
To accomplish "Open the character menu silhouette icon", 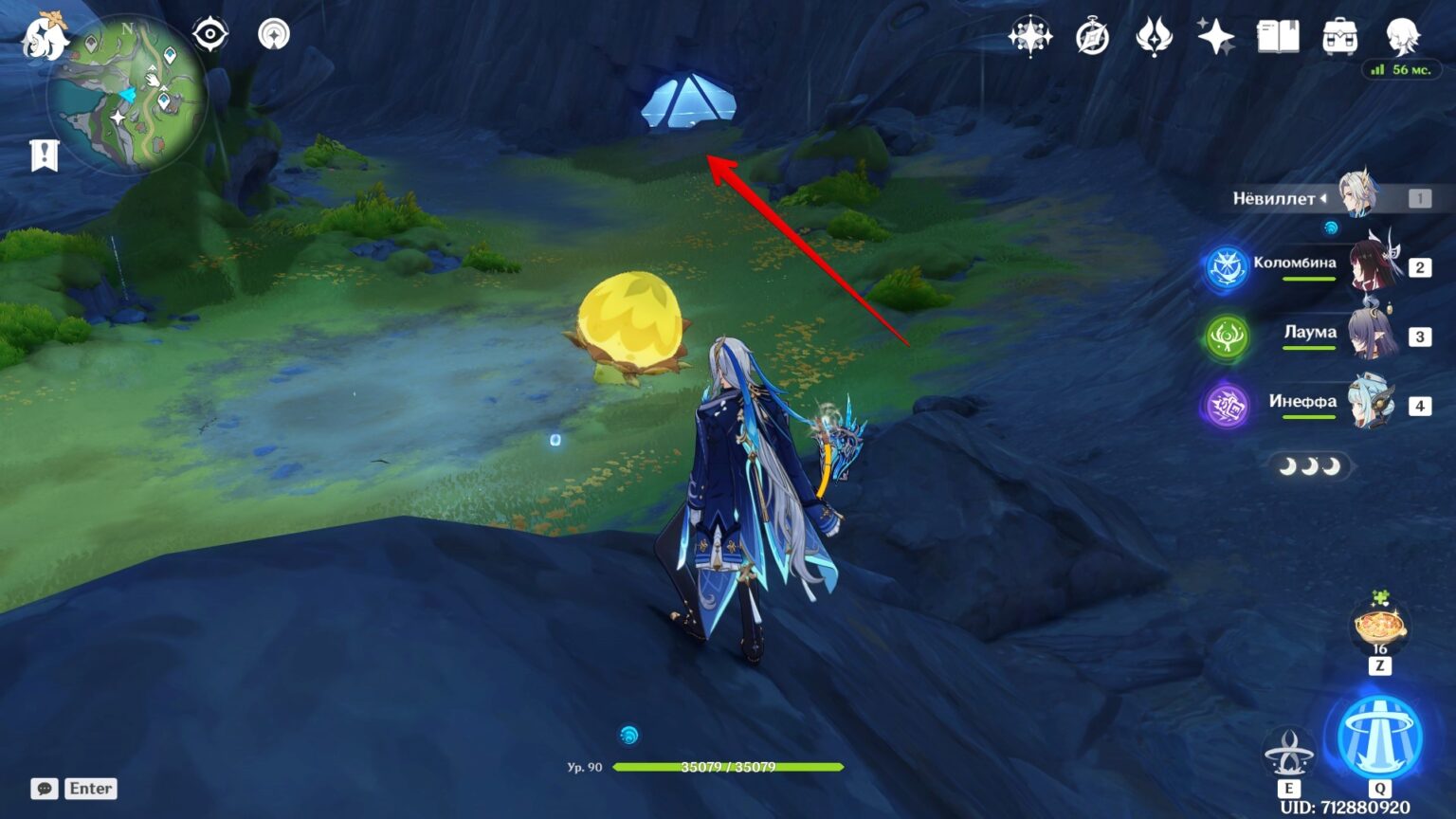I will click(1405, 38).
